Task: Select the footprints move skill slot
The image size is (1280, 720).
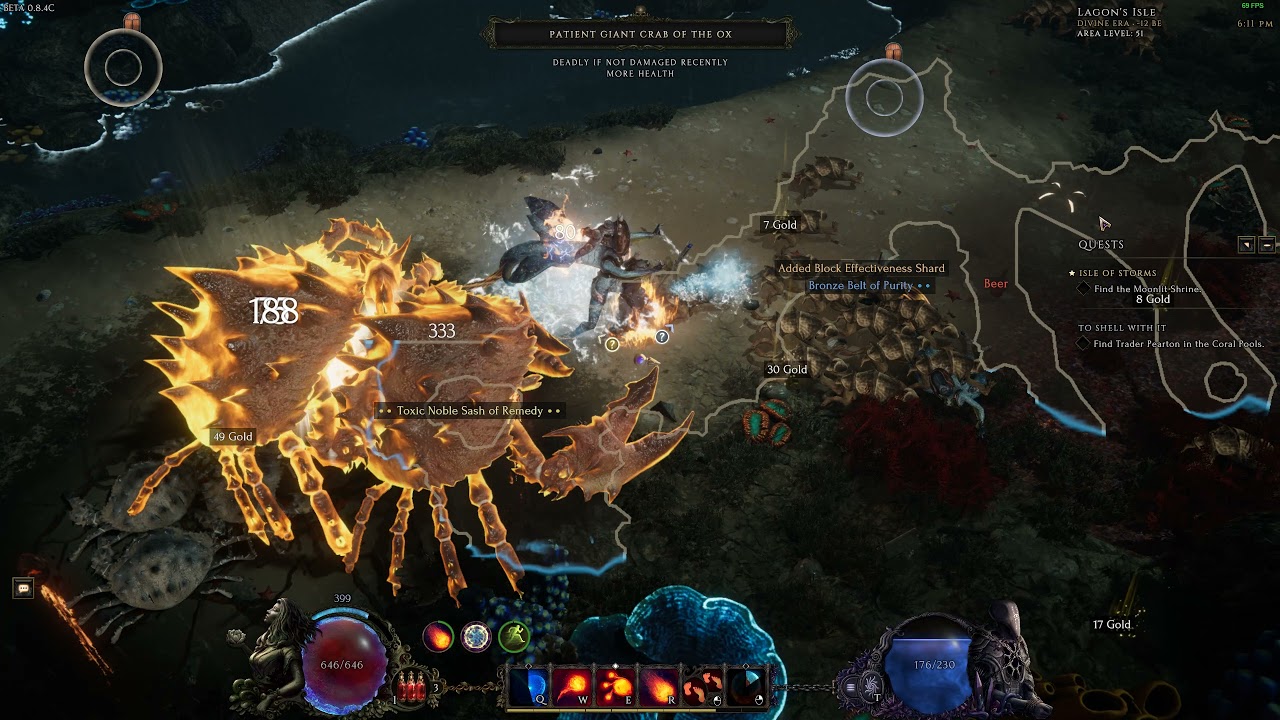Action: tap(703, 686)
